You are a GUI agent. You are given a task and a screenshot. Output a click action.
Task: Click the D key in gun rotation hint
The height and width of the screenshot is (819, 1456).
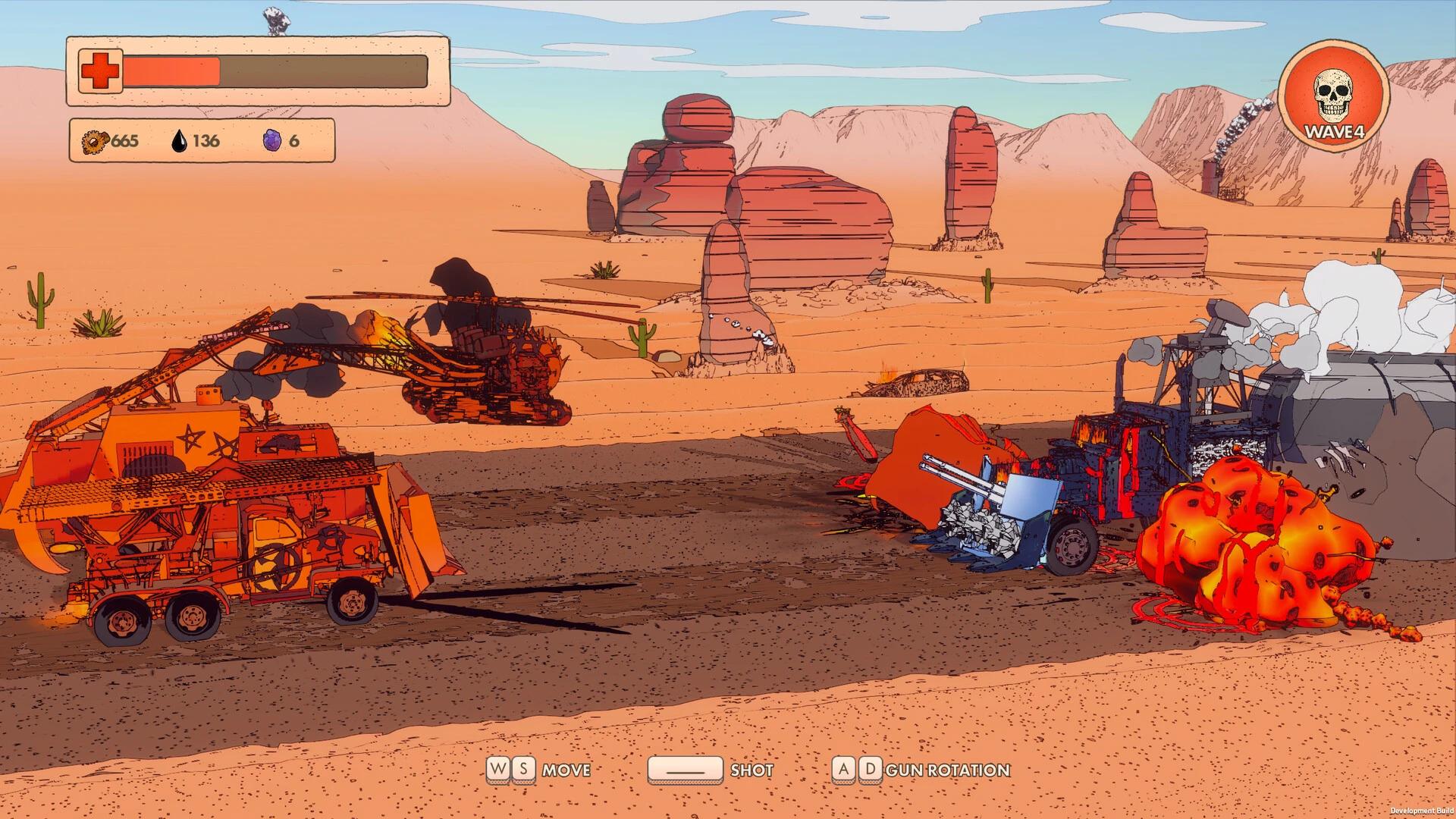tap(871, 770)
